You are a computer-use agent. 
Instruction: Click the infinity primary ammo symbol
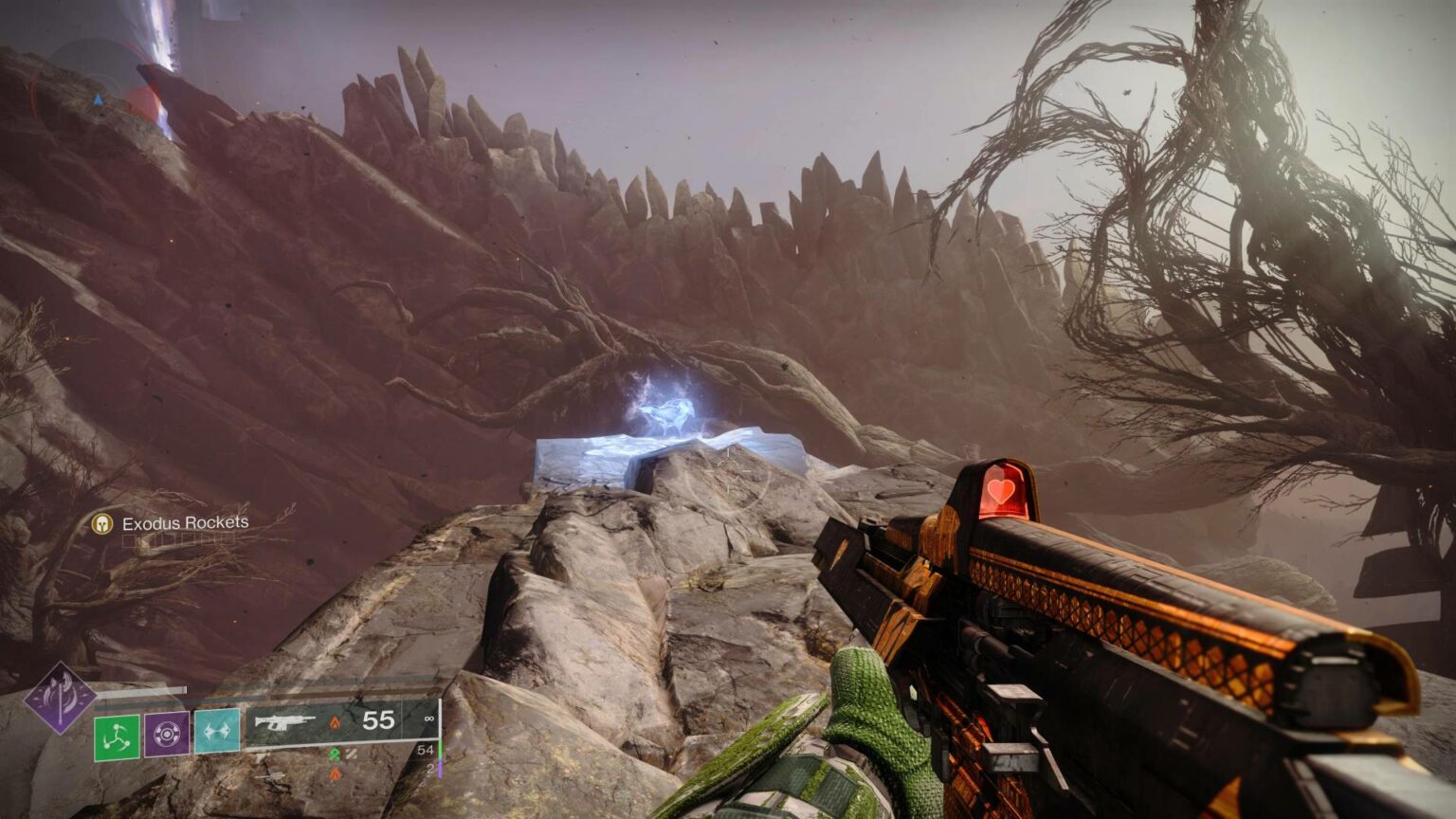tap(428, 720)
